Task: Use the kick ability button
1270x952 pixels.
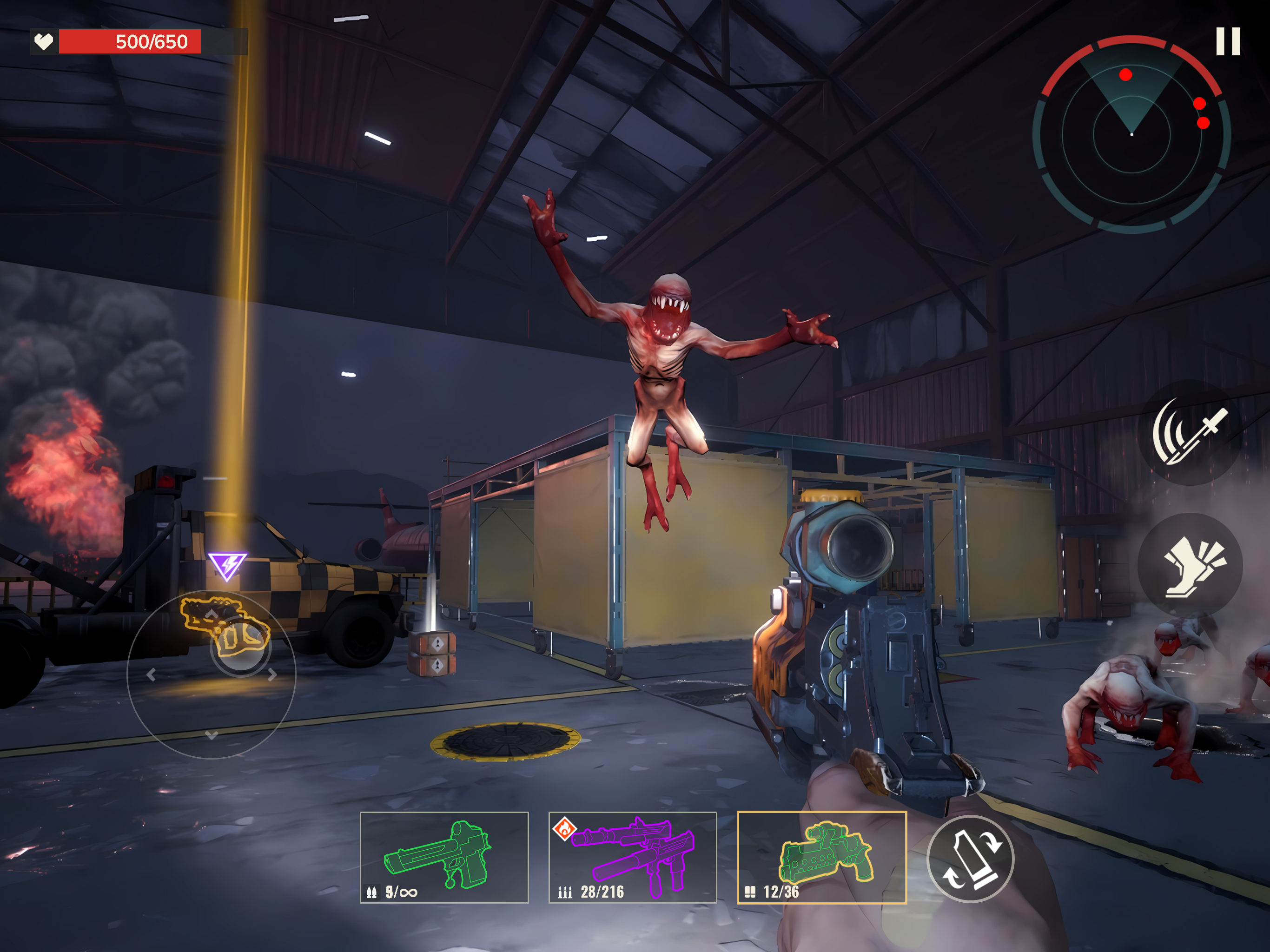Action: [x=1189, y=566]
